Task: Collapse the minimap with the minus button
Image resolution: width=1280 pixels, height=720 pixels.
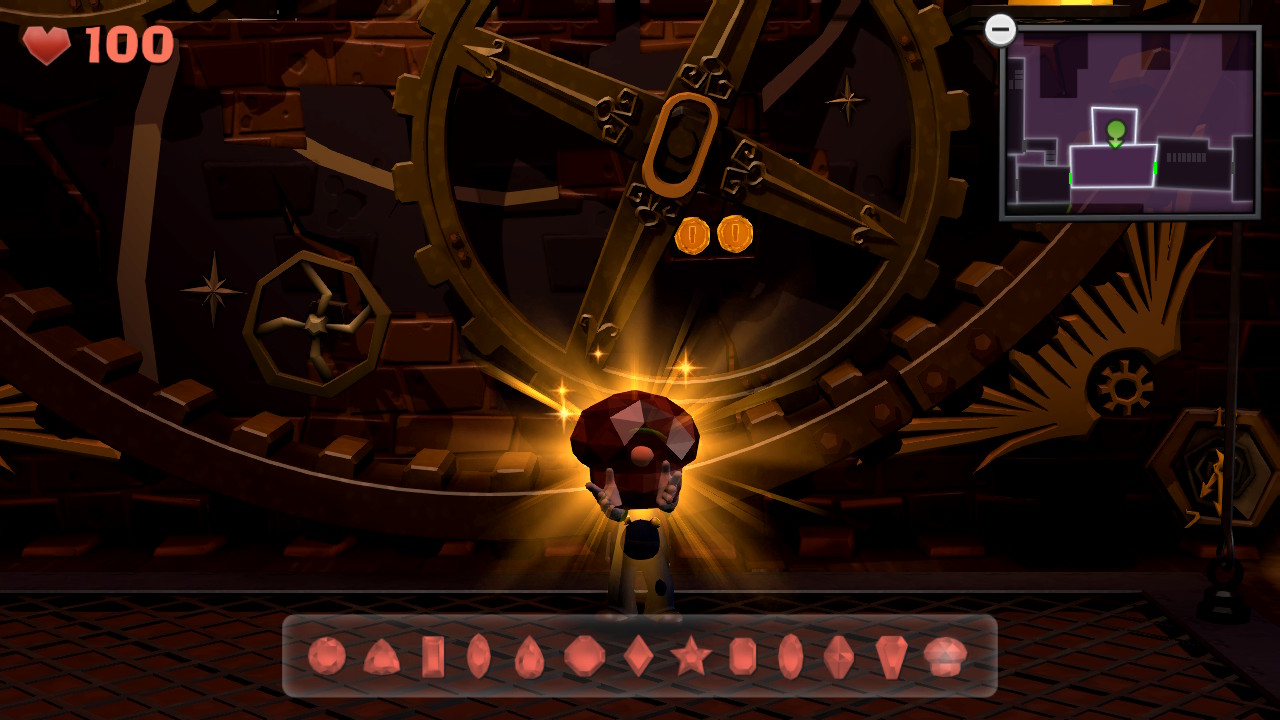Action: (x=1002, y=29)
